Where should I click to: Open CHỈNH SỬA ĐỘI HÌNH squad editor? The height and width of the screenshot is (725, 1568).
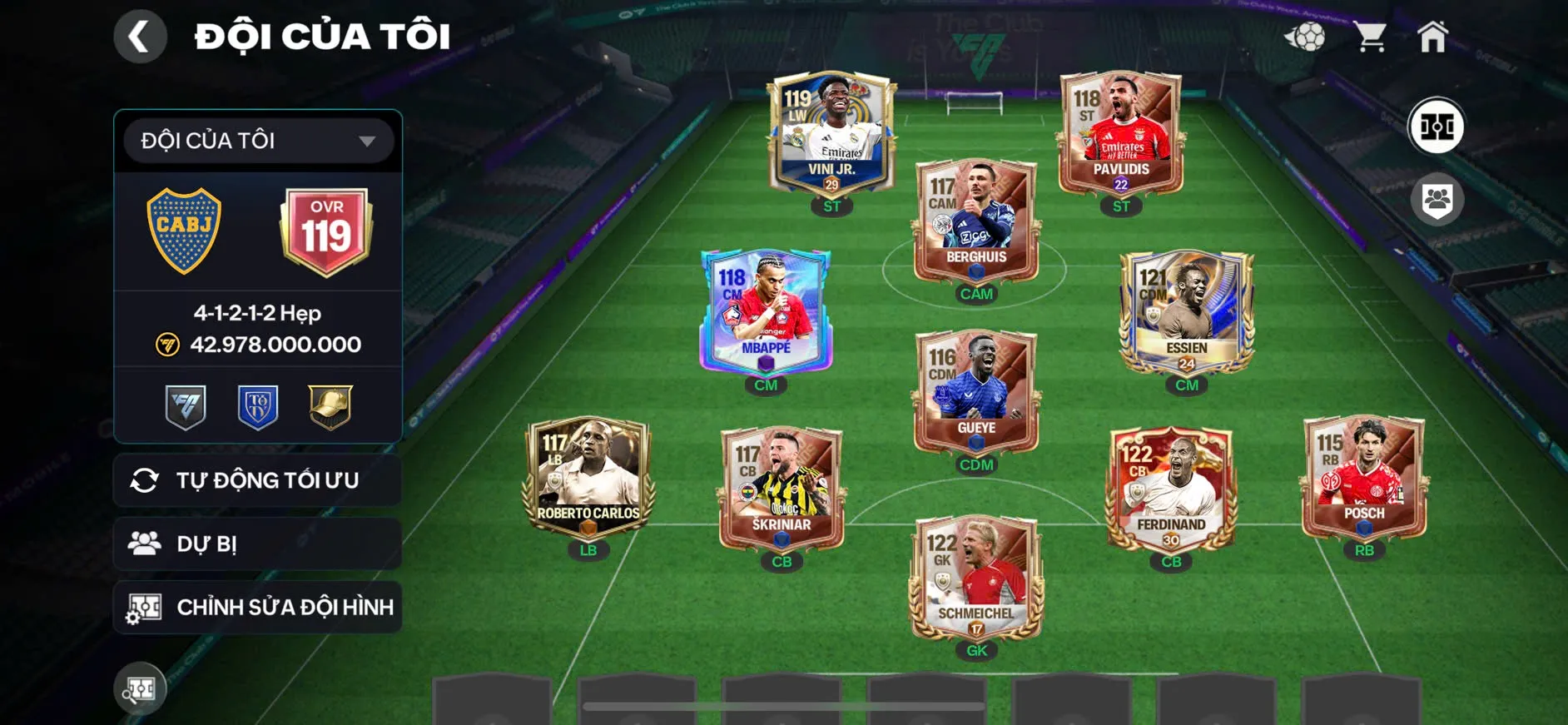click(256, 607)
